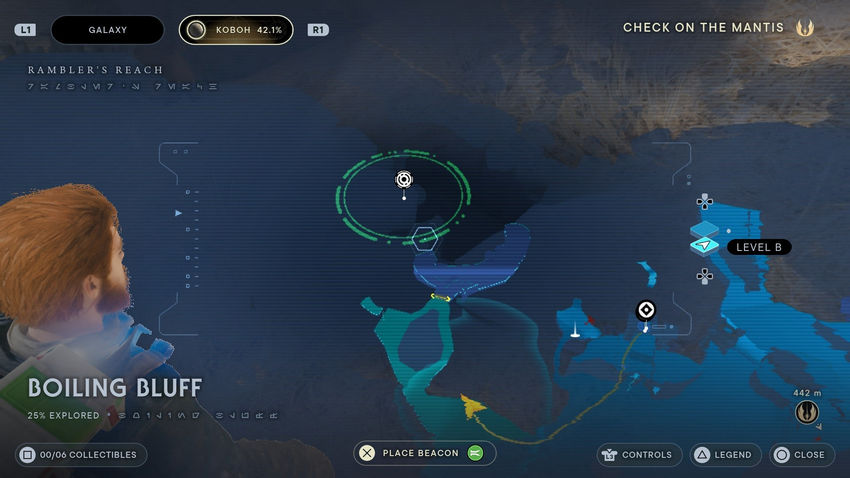Select the hexagon marker on the map
850x478 pixels.
coord(425,237)
